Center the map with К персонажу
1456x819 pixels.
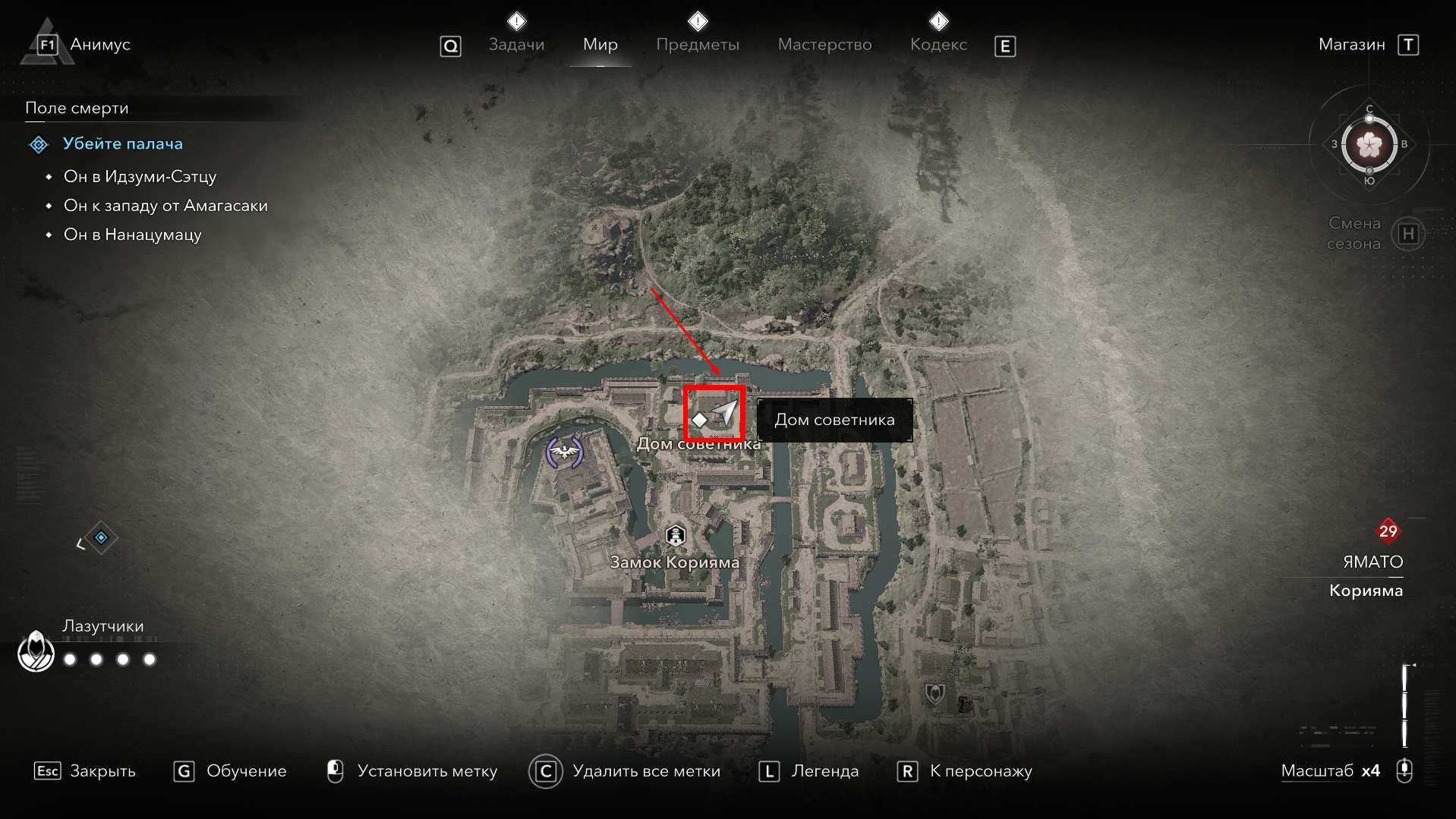click(965, 771)
